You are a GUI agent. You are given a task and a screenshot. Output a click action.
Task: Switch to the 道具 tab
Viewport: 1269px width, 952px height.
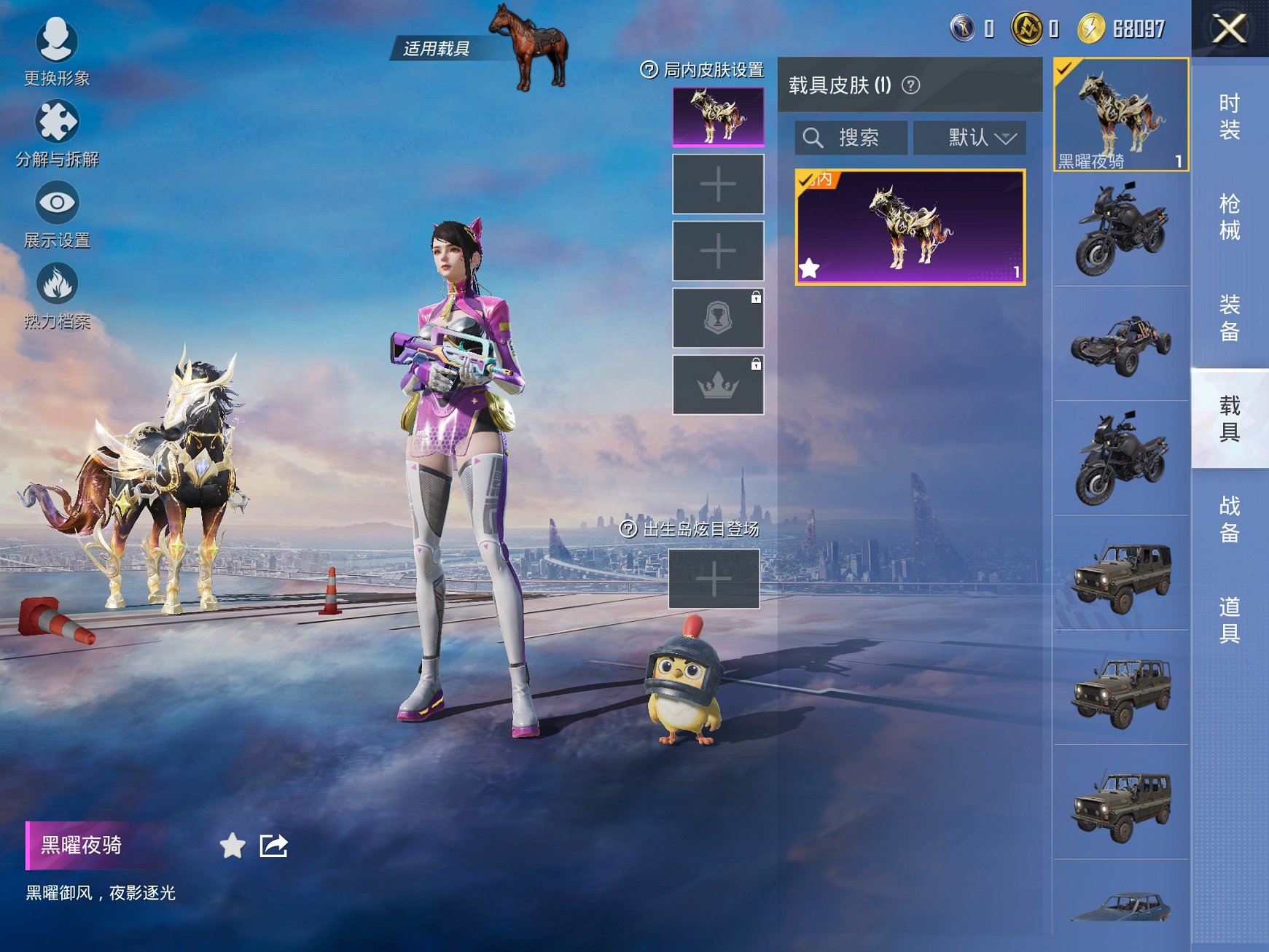coord(1229,620)
